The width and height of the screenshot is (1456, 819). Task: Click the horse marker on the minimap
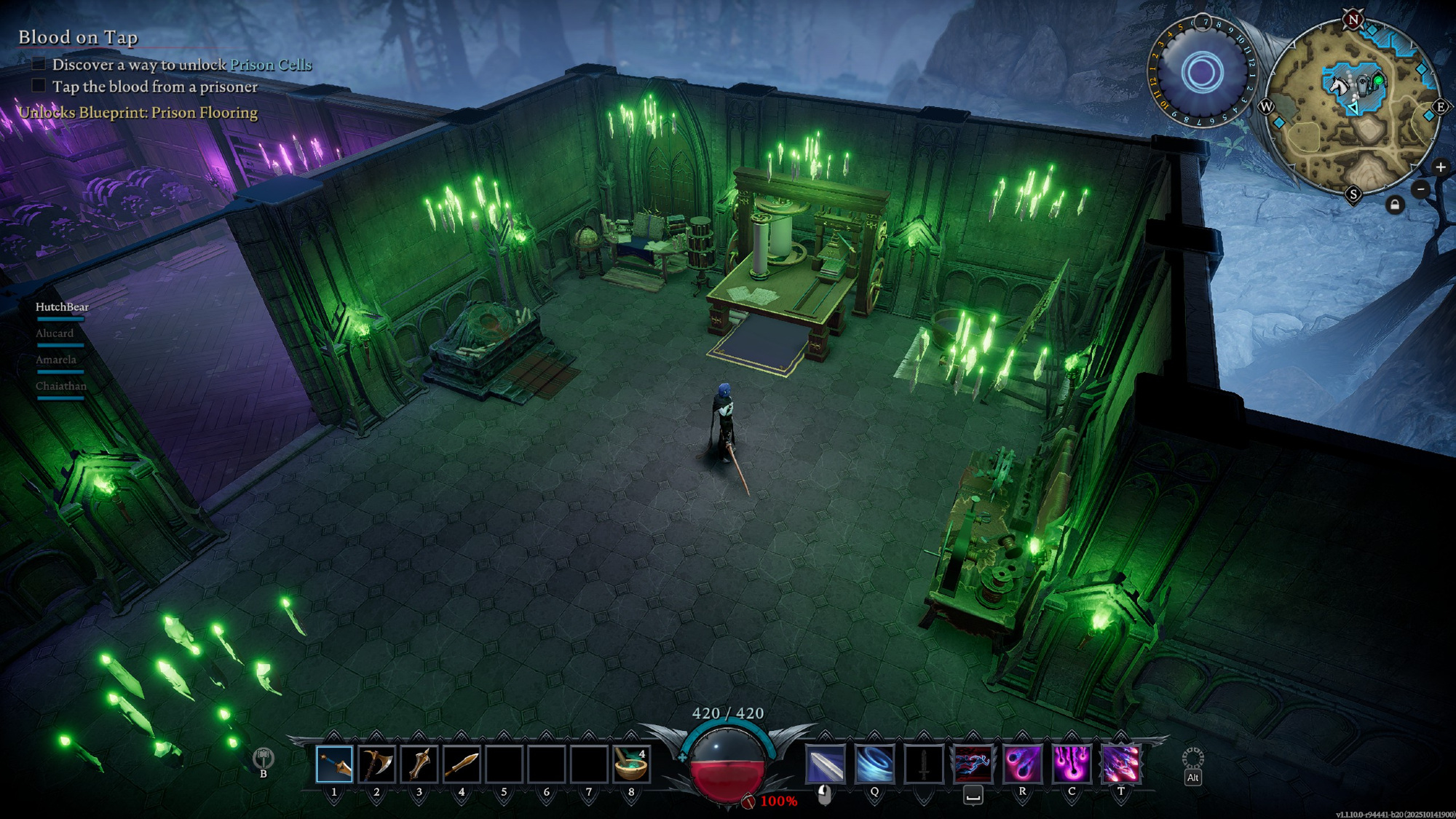pyautogui.click(x=1339, y=84)
